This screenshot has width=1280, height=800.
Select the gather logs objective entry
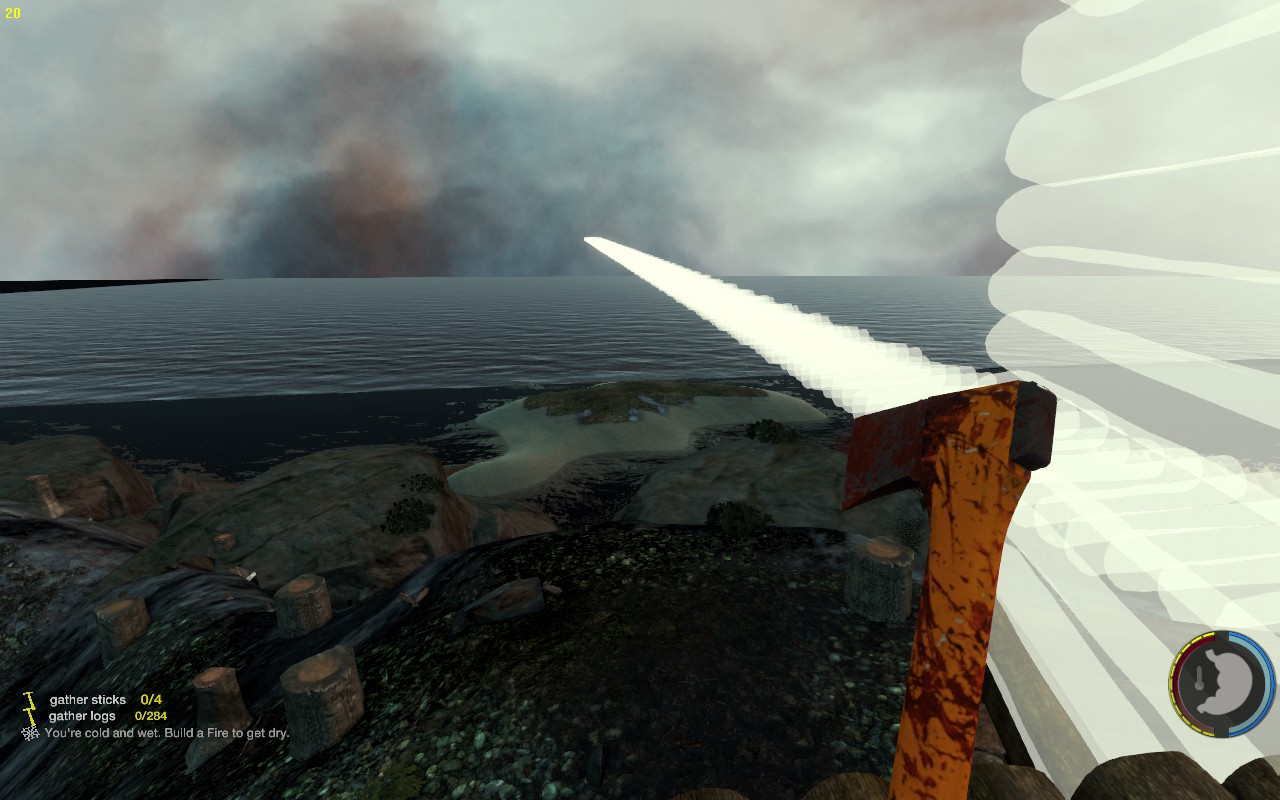(x=83, y=716)
